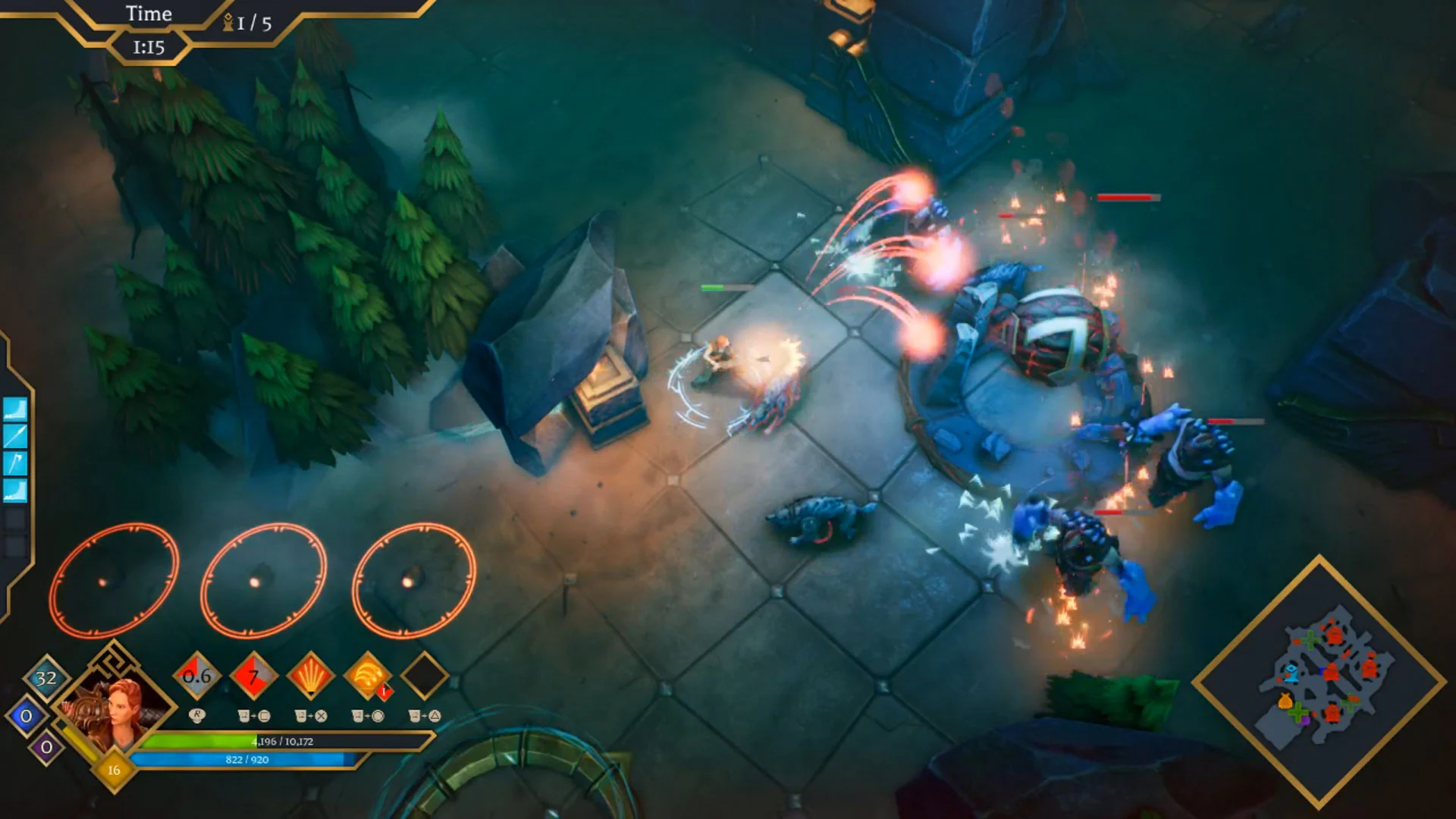Click the green plus marker on the minimap

[1310, 639]
